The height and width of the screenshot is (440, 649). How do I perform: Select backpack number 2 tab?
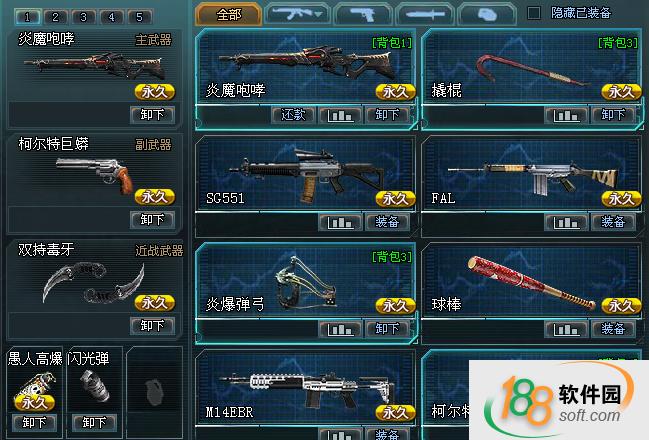(57, 17)
